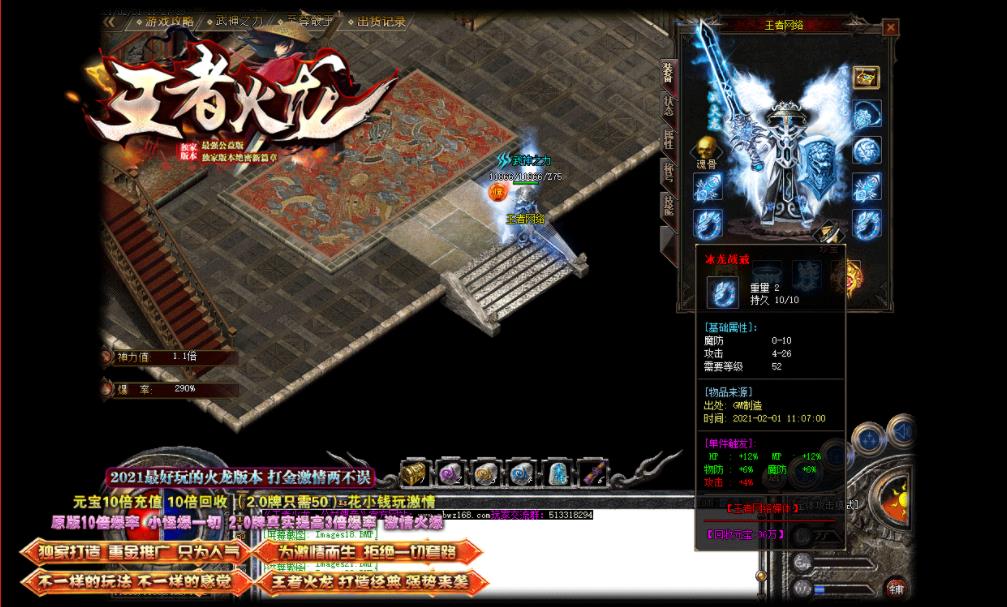Switch to the 状态 status tab
Screen dimensions: 1007x607
pos(667,106)
